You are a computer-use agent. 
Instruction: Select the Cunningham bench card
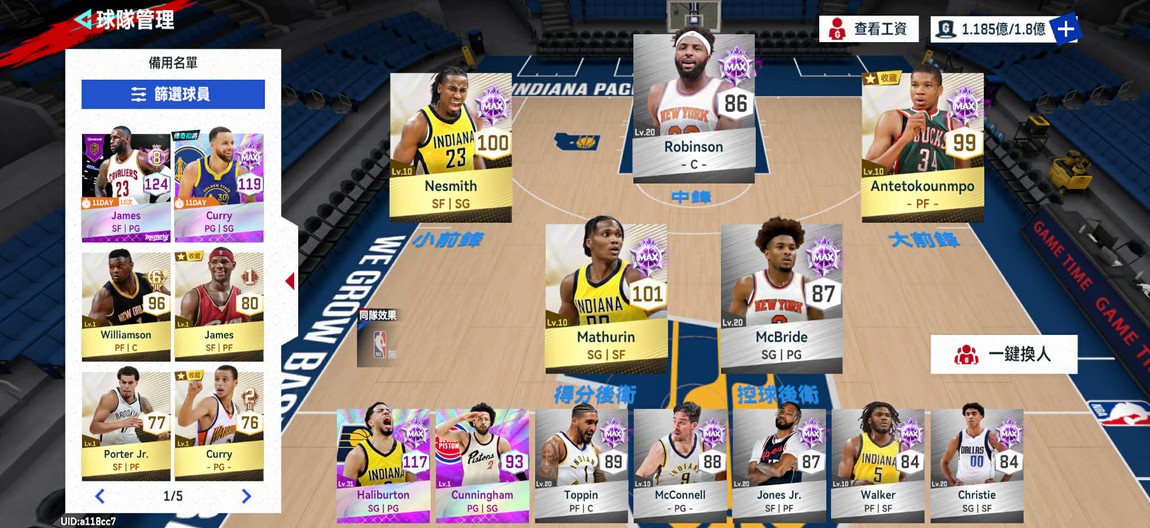[482, 464]
